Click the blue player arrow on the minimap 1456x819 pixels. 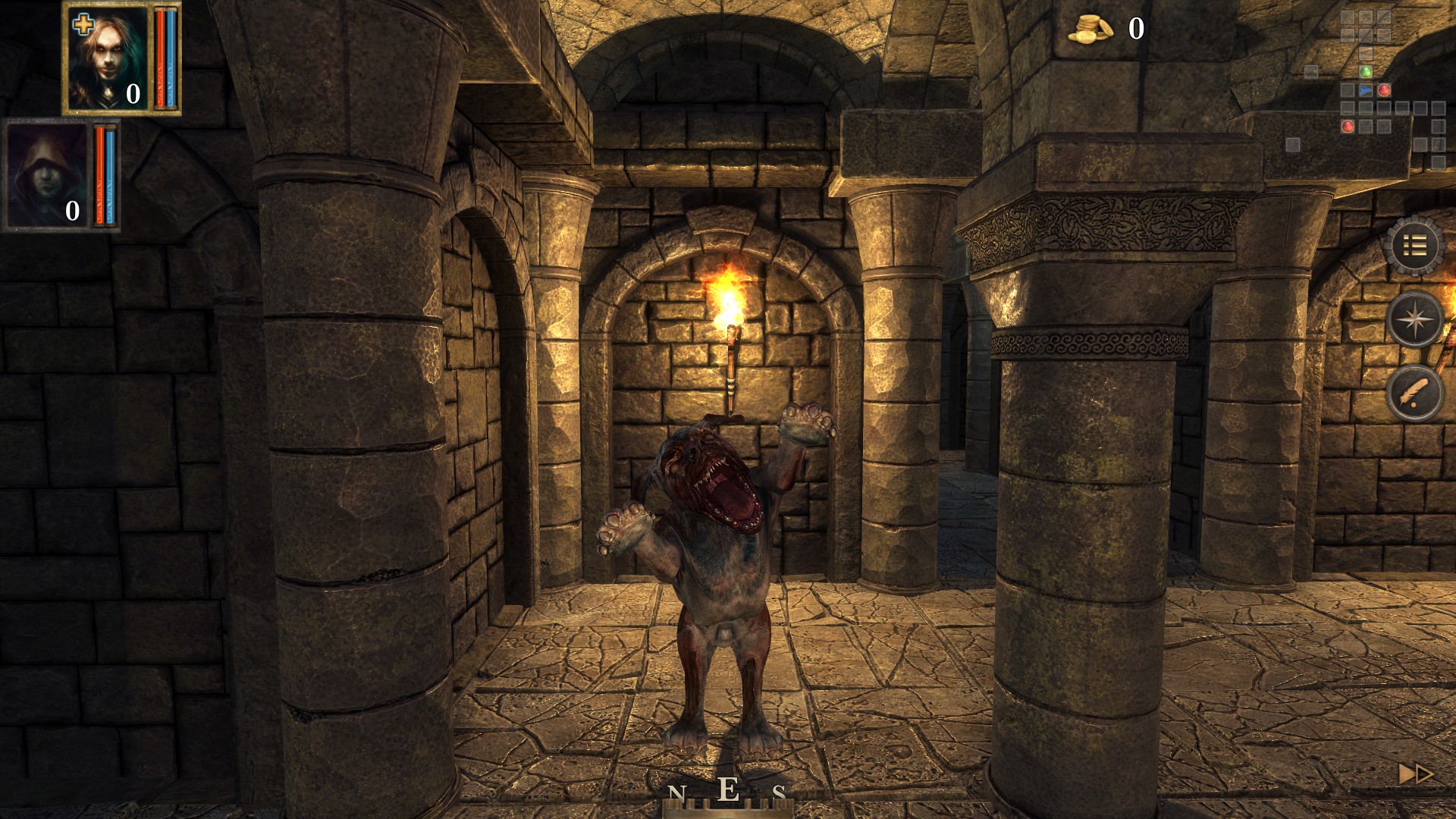pos(1366,90)
